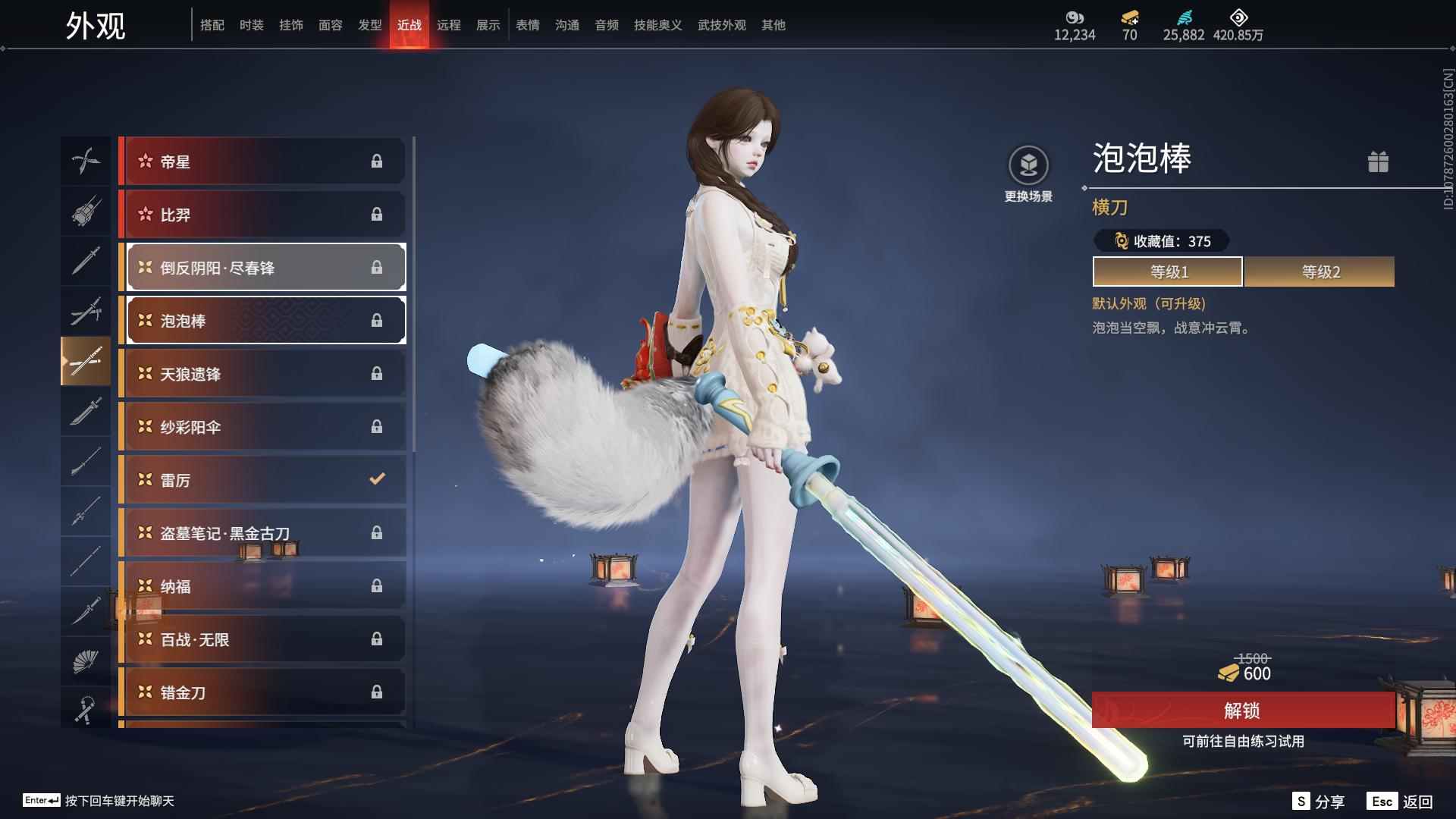The height and width of the screenshot is (819, 1456).
Task: Switch to the 远程 tab
Action: pyautogui.click(x=450, y=24)
